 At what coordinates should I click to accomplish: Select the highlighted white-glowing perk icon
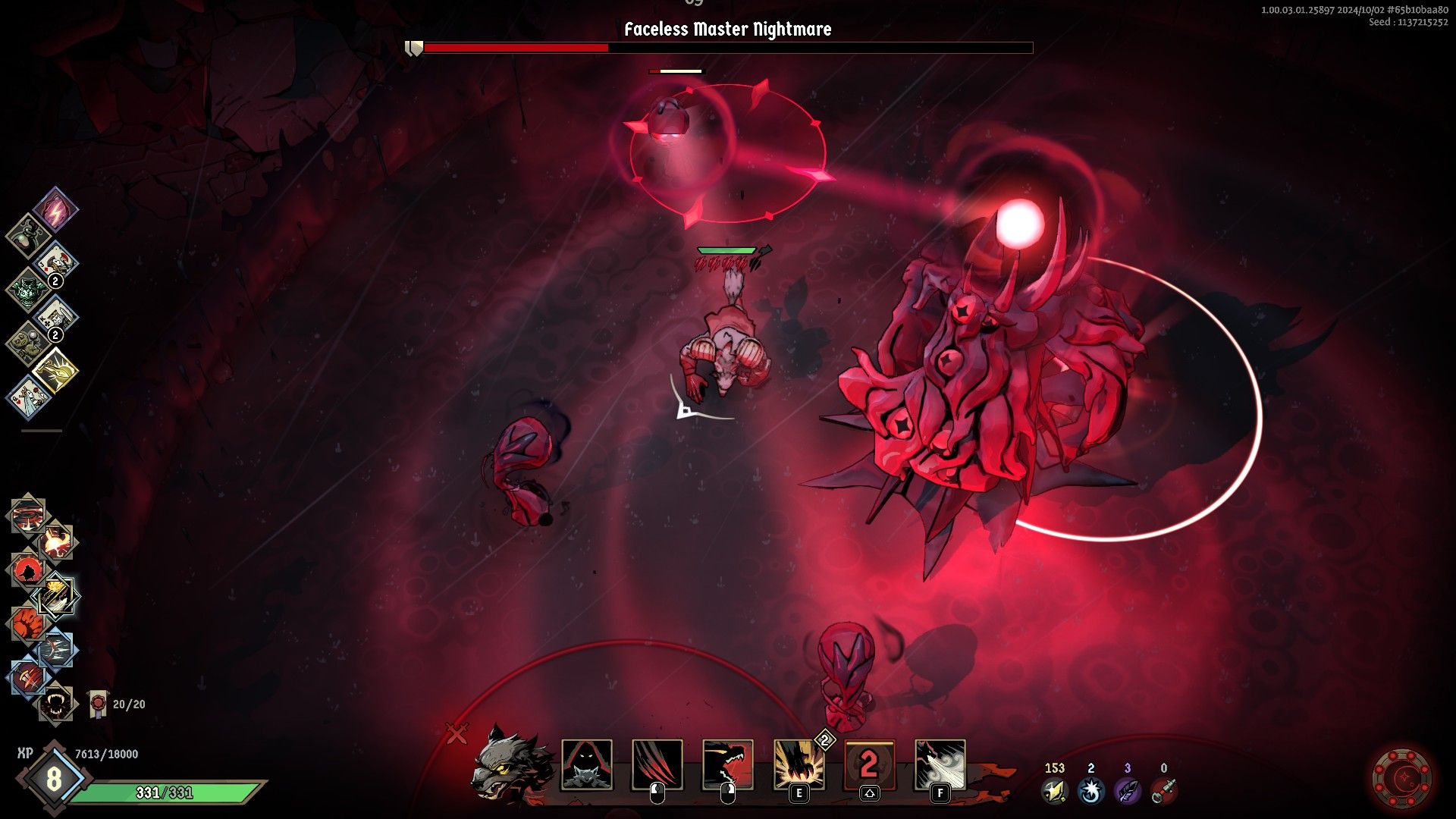[x=58, y=596]
